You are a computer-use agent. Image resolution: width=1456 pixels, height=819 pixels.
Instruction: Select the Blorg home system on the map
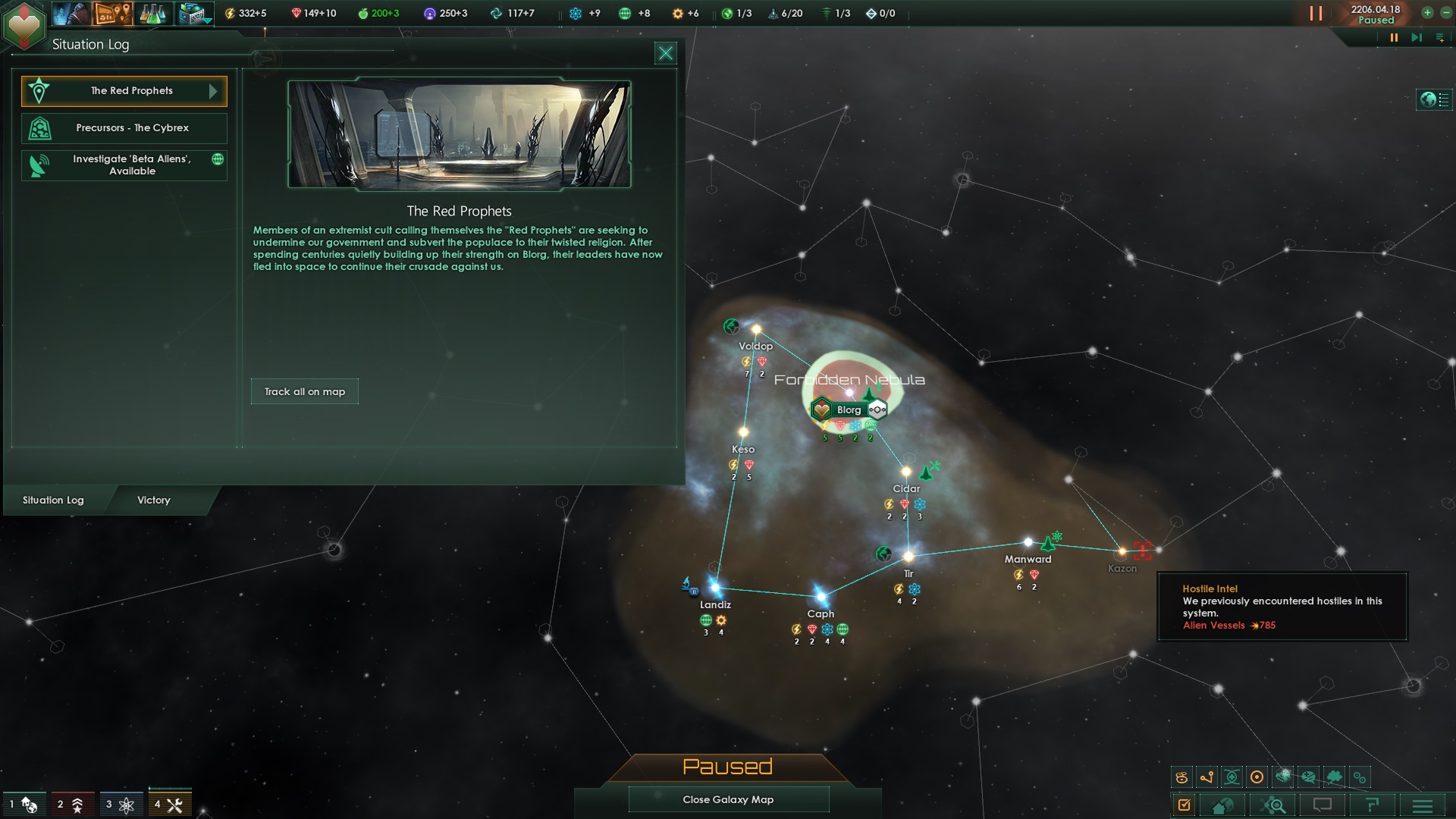pos(848,409)
